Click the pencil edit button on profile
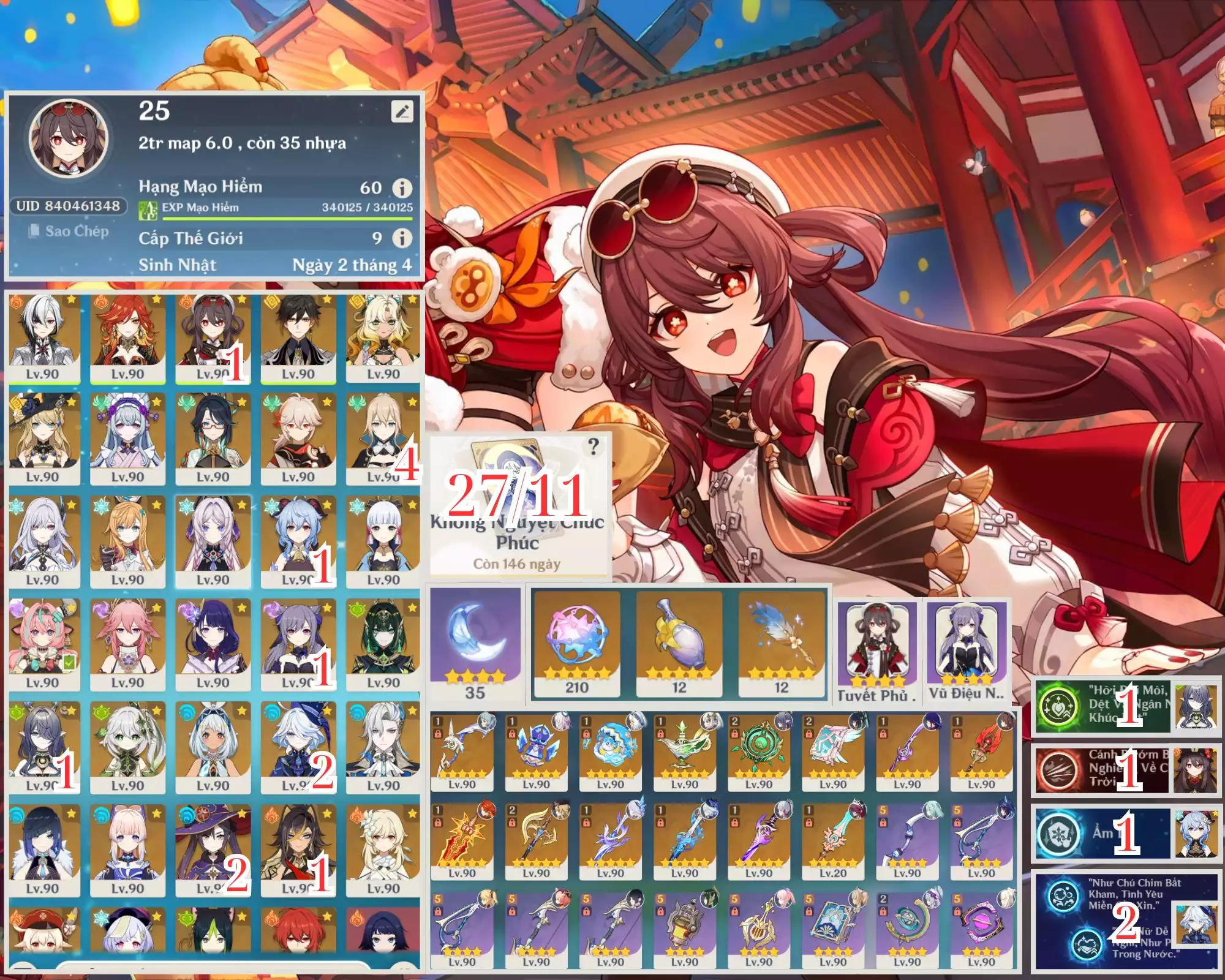The image size is (1225, 980). coord(402,111)
